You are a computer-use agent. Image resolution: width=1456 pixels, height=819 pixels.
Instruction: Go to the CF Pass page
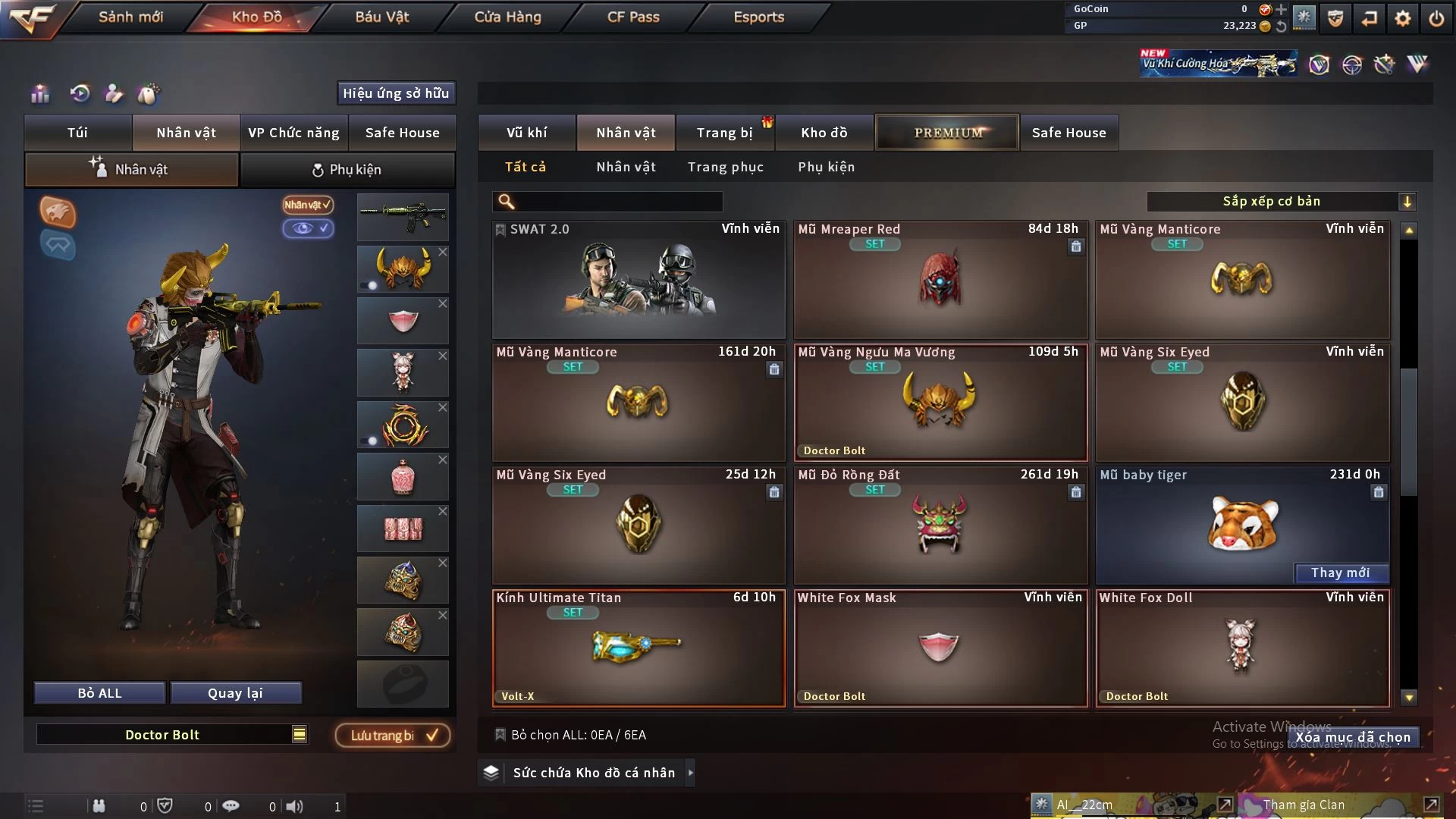tap(633, 17)
